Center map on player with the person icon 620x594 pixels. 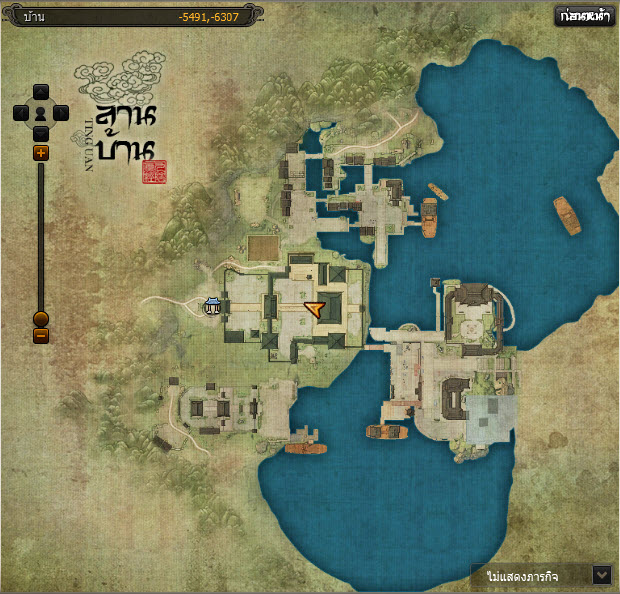coord(41,113)
